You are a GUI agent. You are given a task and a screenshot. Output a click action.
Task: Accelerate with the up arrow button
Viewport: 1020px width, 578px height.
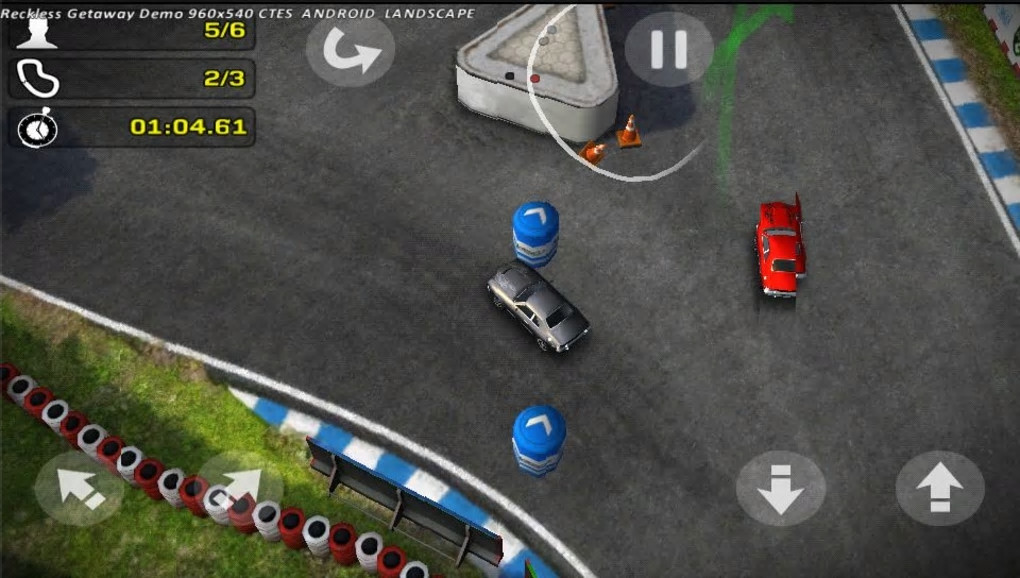point(940,489)
